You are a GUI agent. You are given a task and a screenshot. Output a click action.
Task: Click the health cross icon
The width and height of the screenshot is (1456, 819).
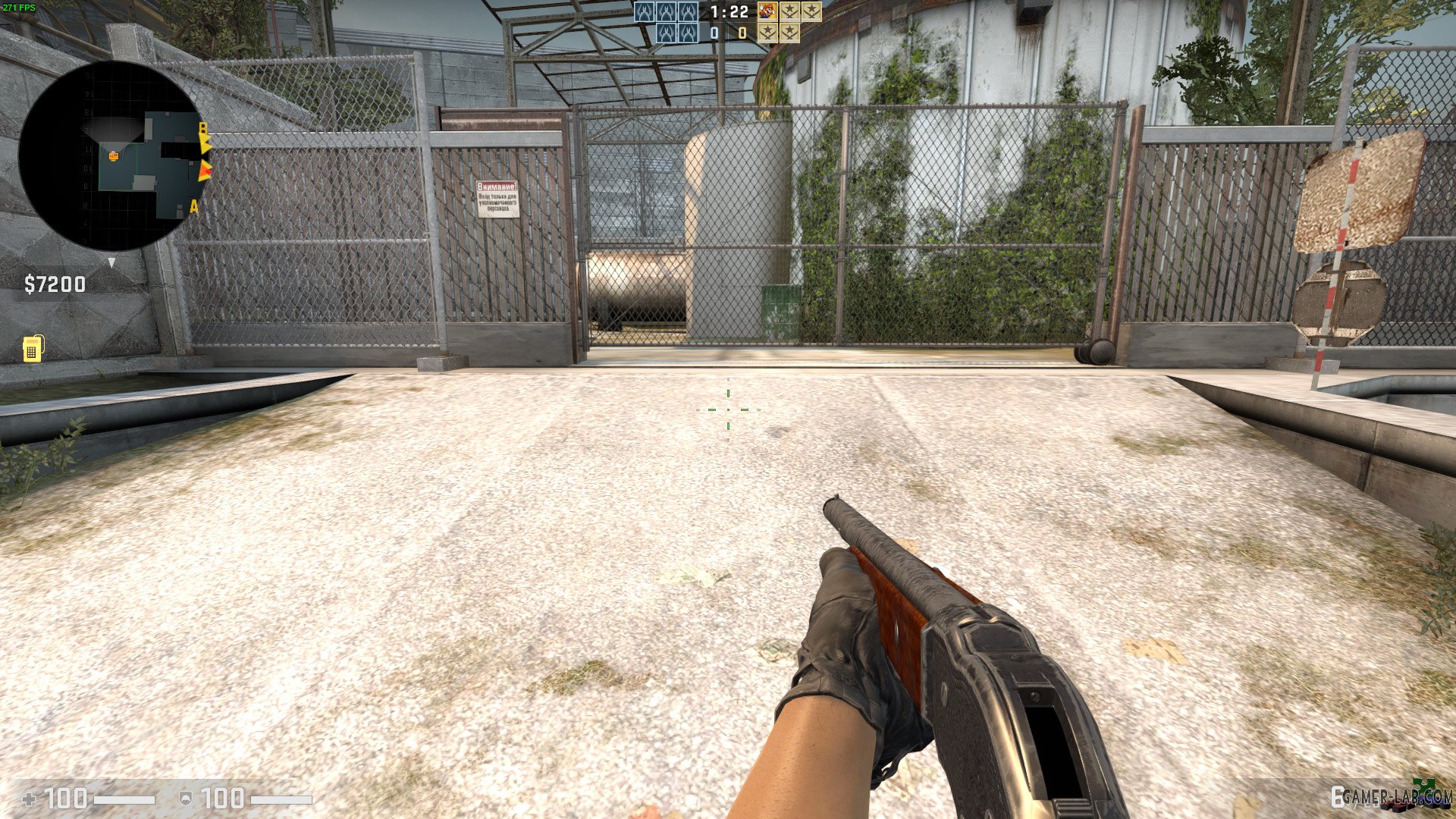pos(28,799)
